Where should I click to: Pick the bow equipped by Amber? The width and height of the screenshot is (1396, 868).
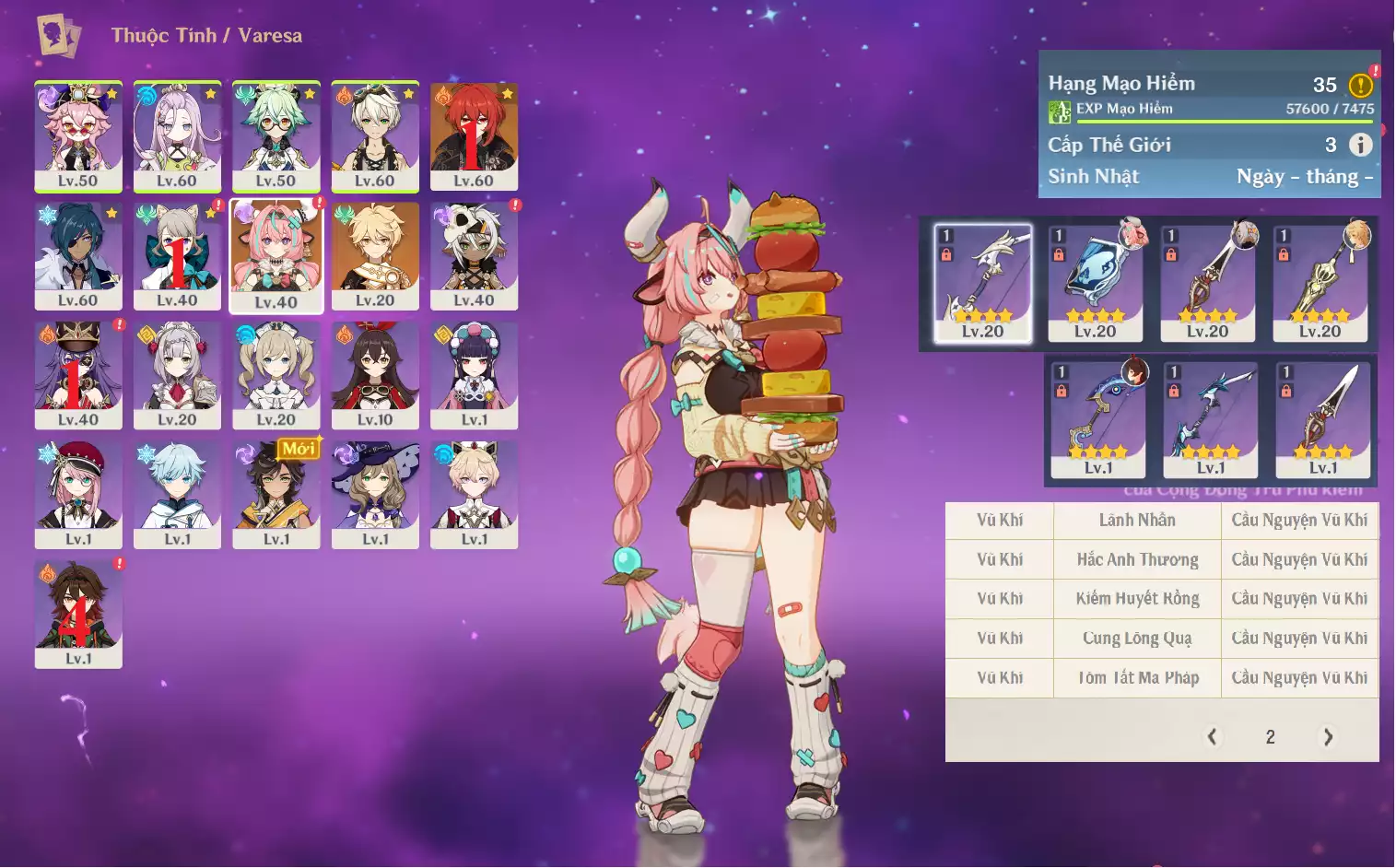[x=1098, y=419]
